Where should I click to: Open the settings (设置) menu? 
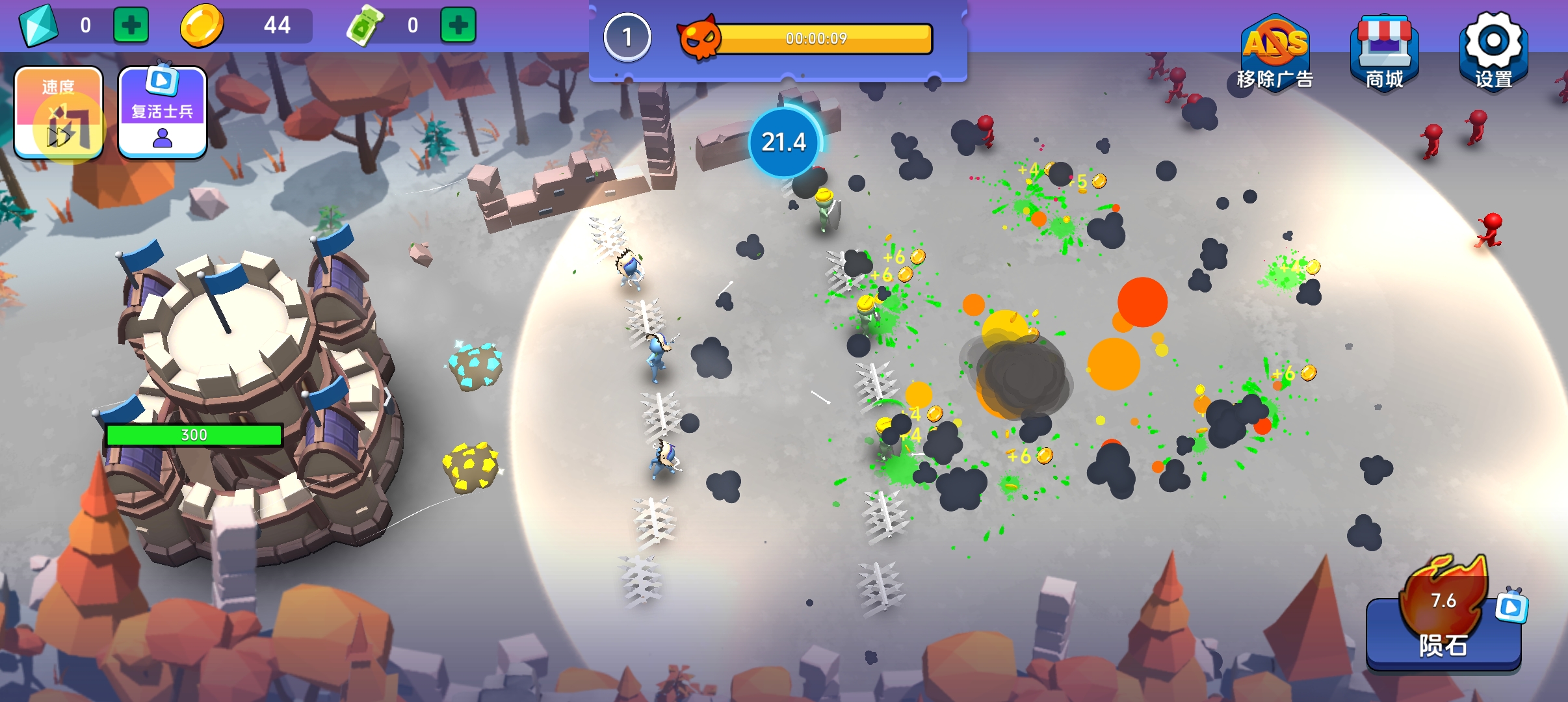coord(1493,52)
